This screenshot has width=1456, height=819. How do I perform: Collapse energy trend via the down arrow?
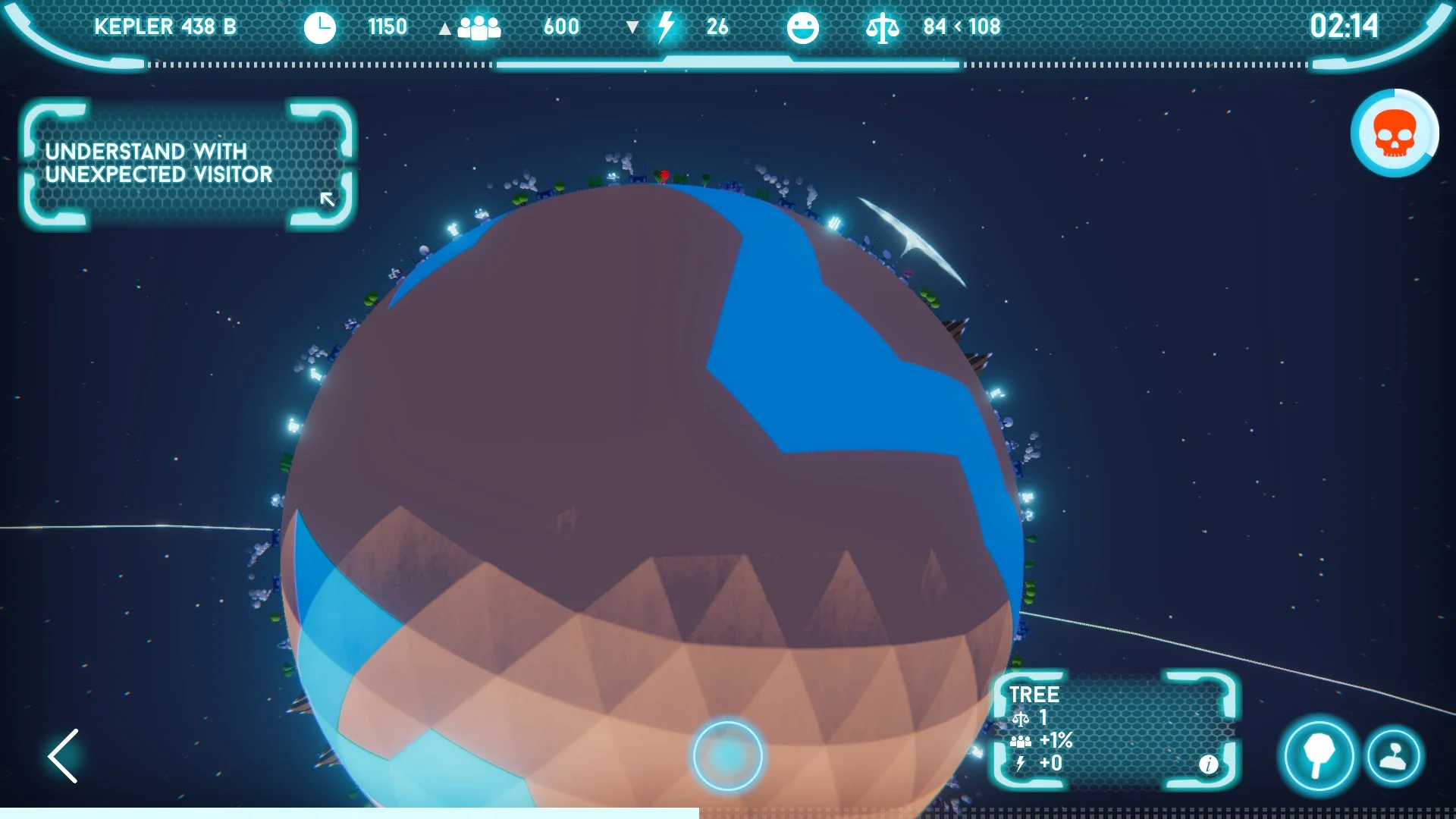(x=632, y=27)
